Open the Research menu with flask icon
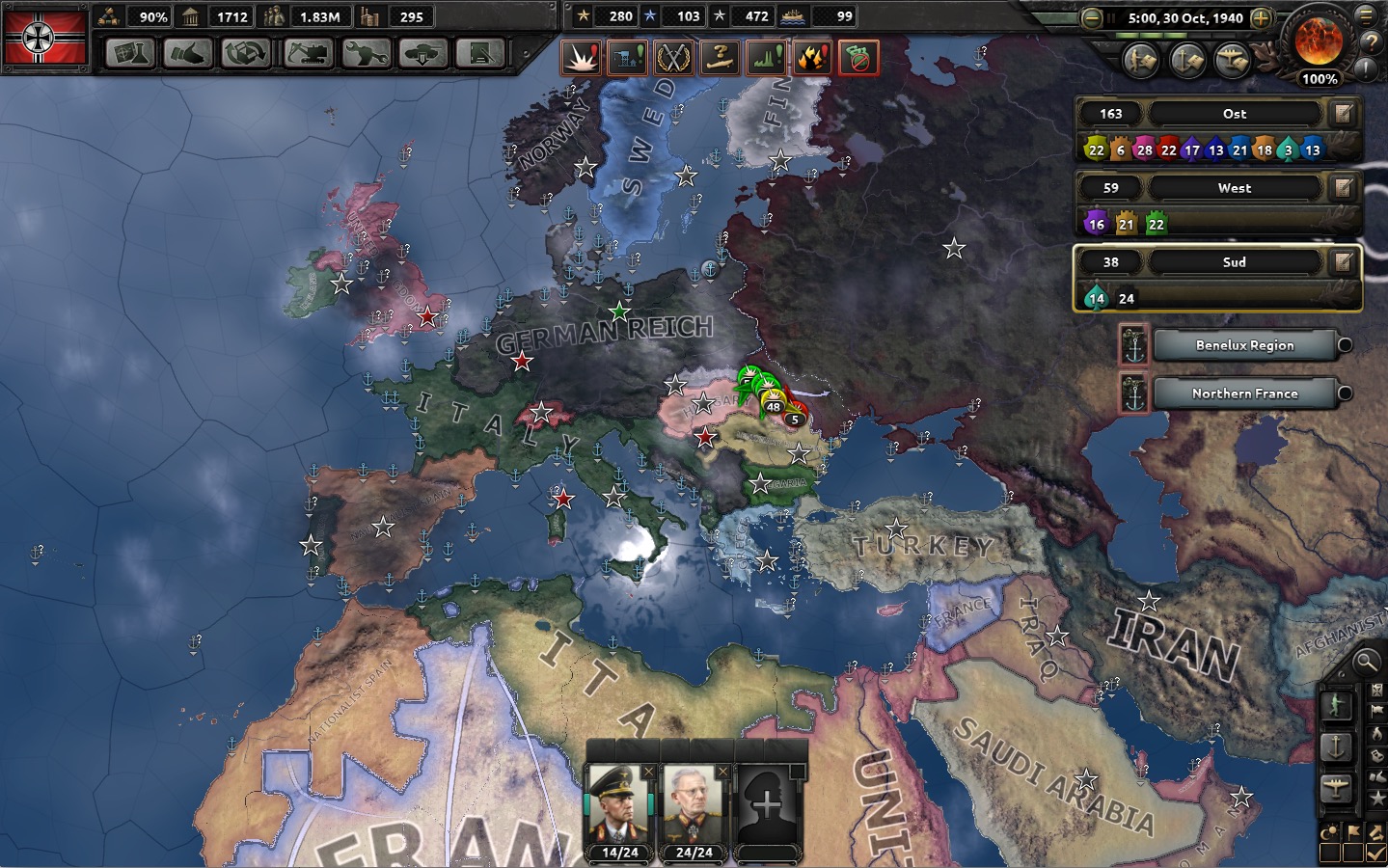The image size is (1388, 868). (129, 53)
